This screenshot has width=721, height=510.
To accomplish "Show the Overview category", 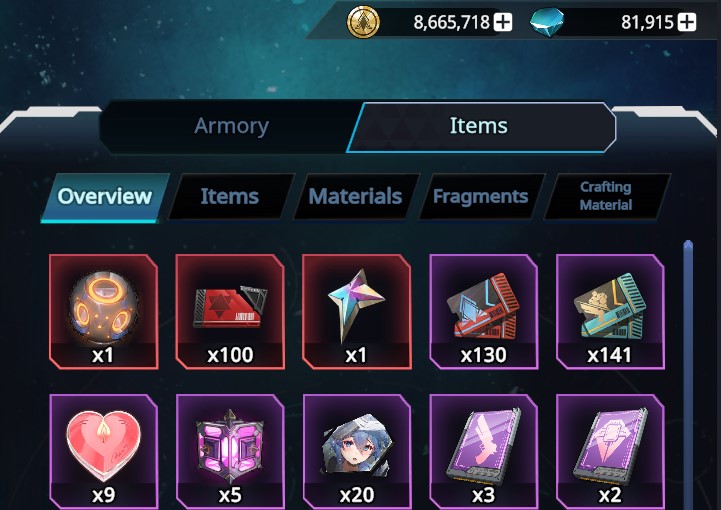I will pyautogui.click(x=105, y=196).
